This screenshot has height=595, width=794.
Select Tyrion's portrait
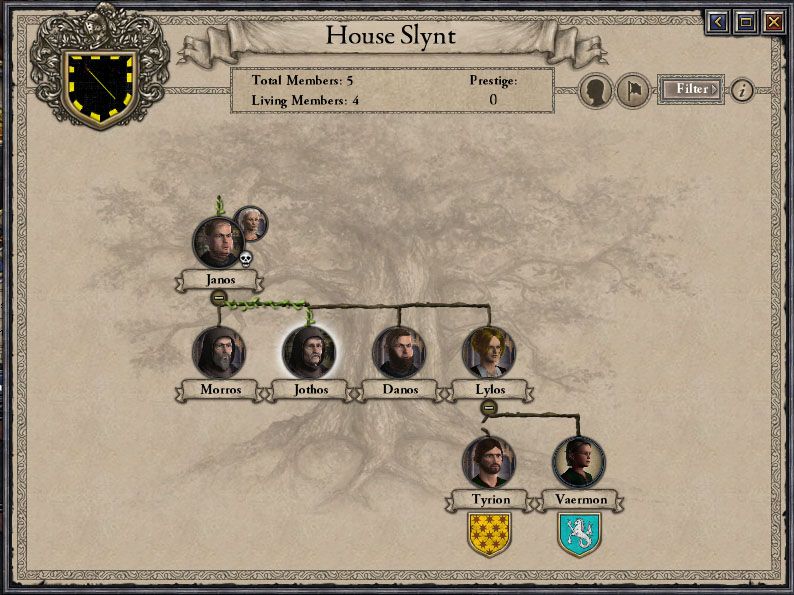click(489, 462)
